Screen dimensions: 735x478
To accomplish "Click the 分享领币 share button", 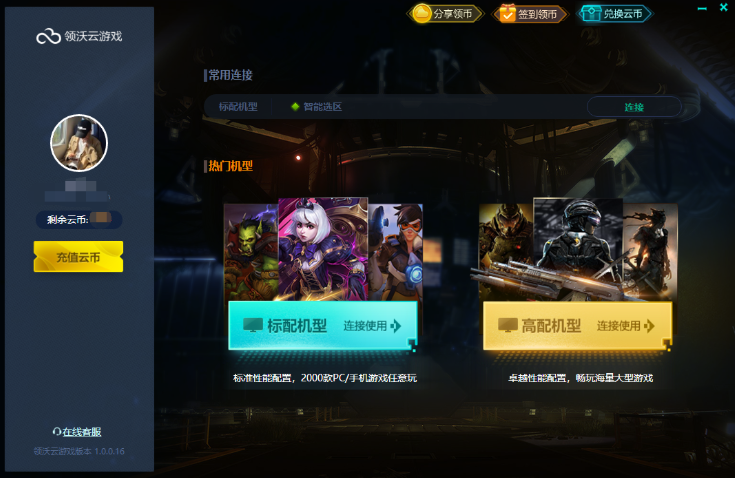I will [x=445, y=14].
